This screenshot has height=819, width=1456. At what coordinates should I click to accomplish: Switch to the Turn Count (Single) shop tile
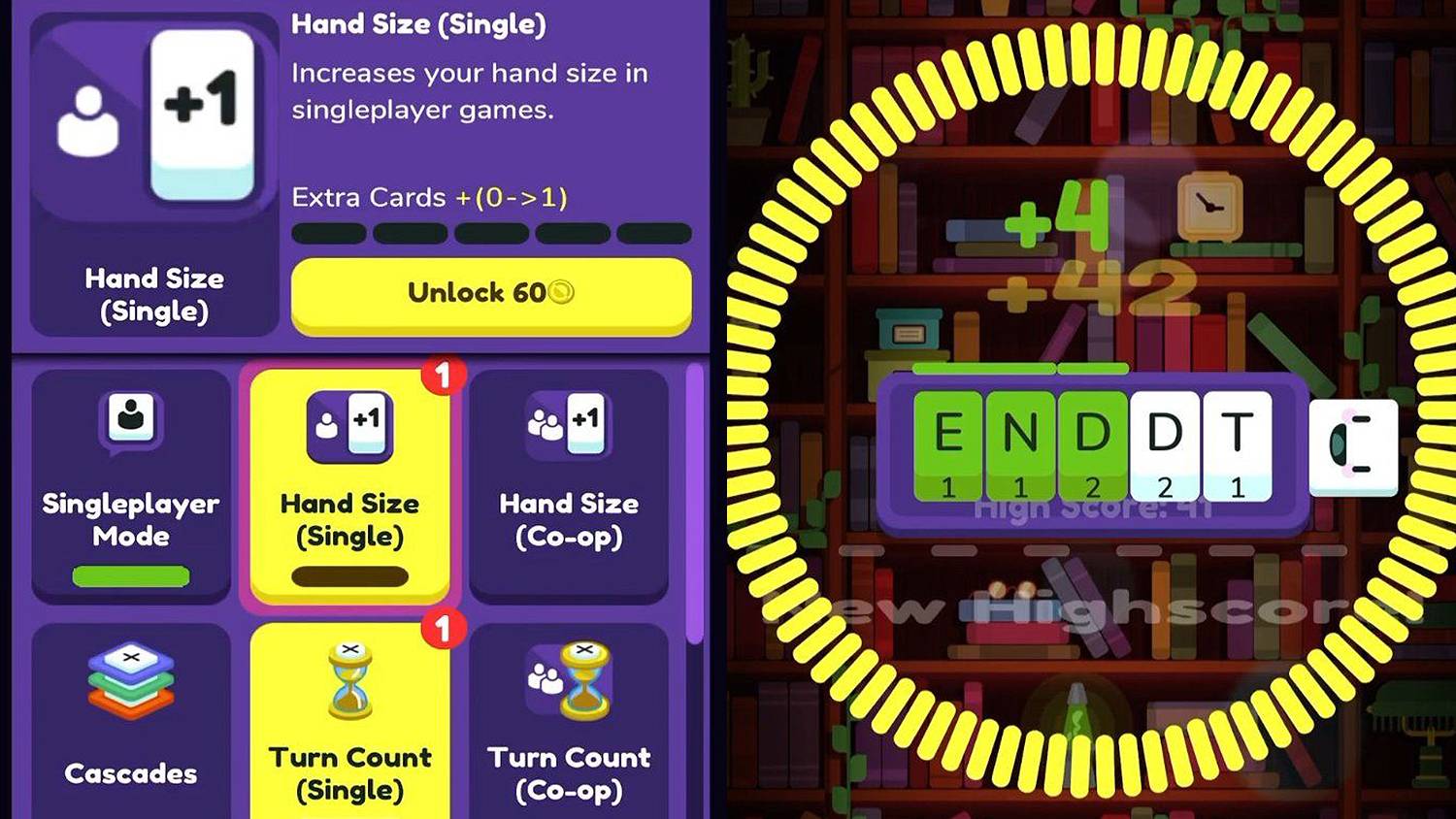click(x=350, y=737)
